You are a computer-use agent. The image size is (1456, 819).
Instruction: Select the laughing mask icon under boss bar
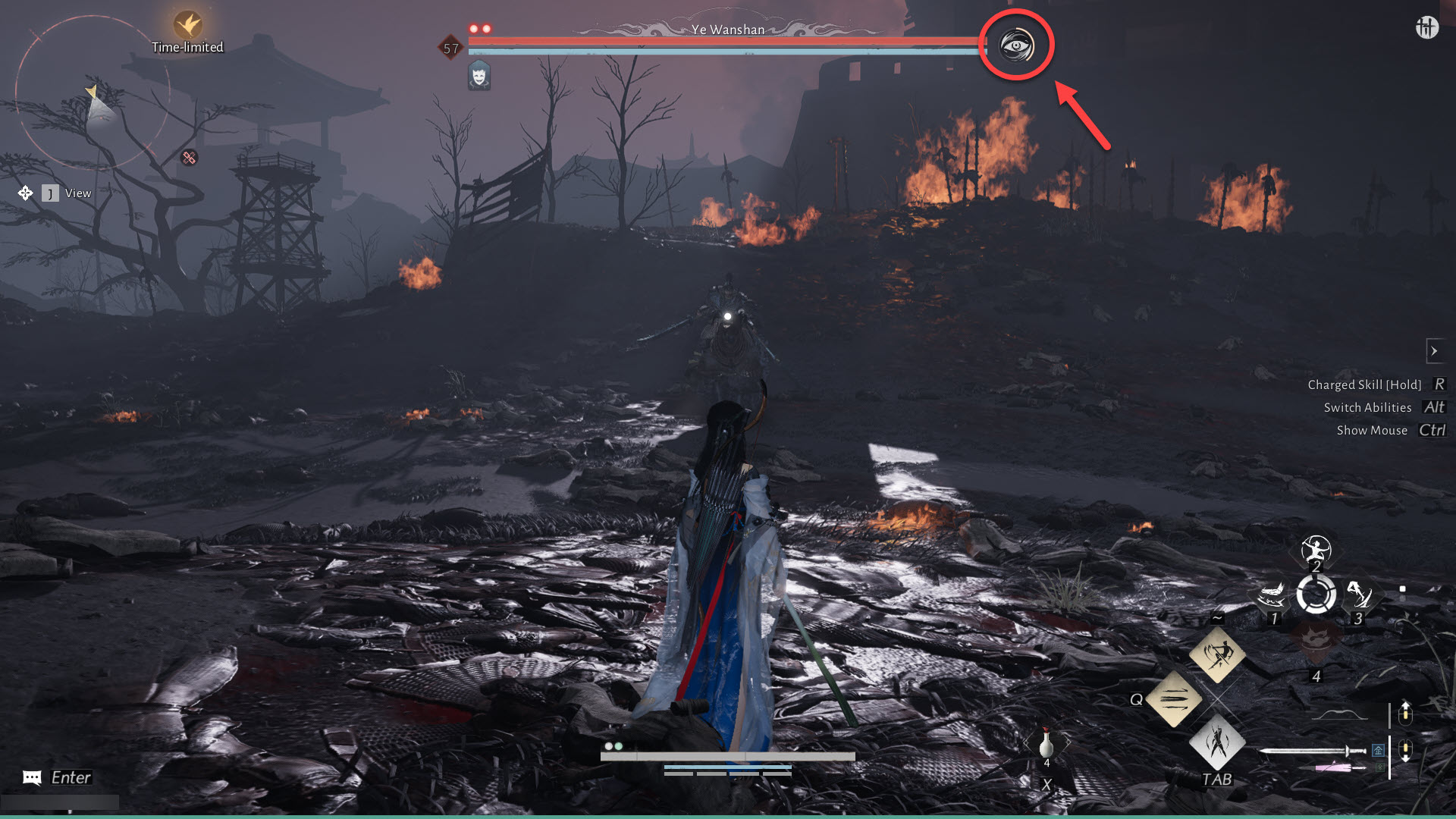tap(479, 76)
